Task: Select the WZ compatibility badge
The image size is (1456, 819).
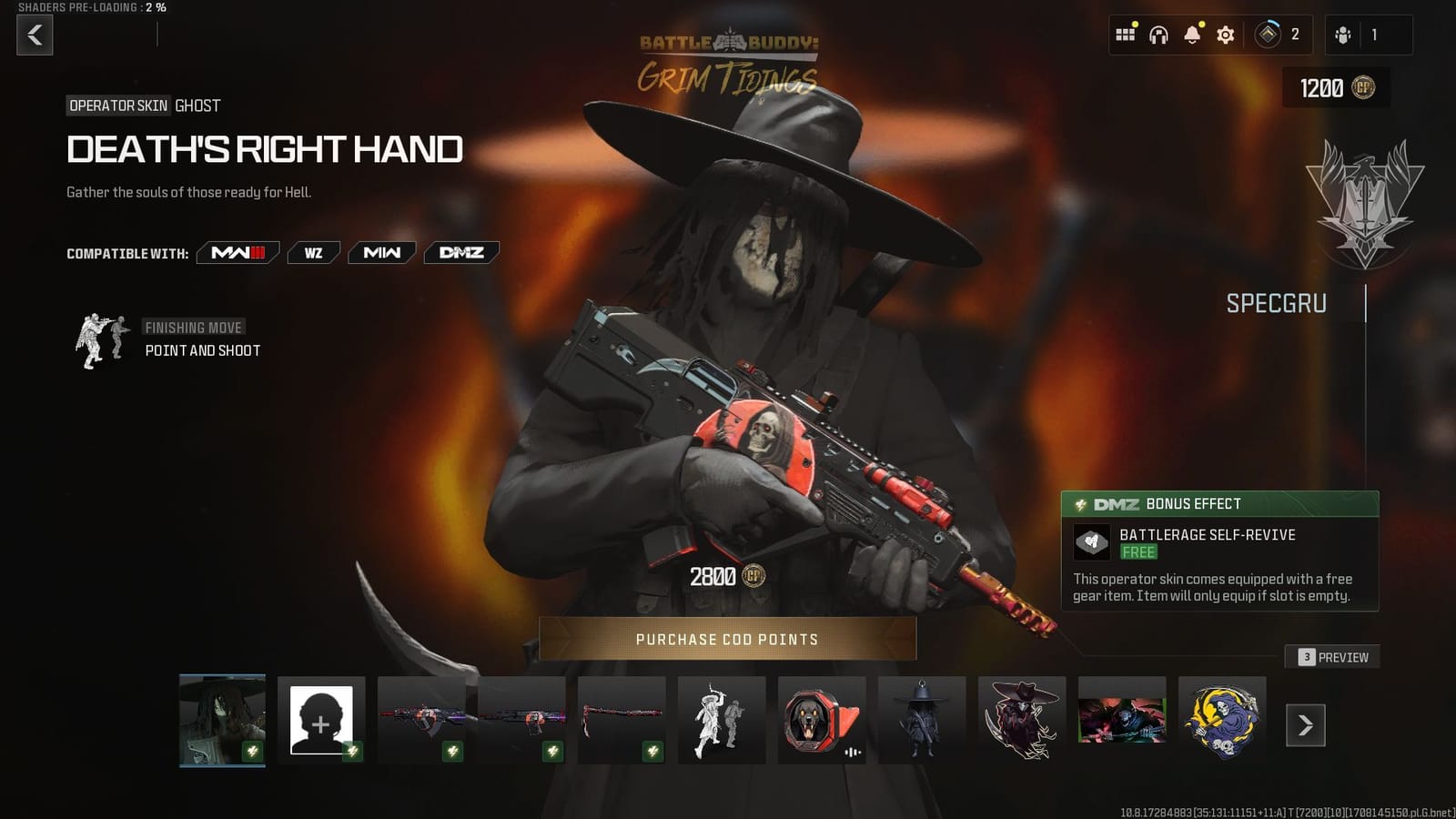Action: [313, 253]
